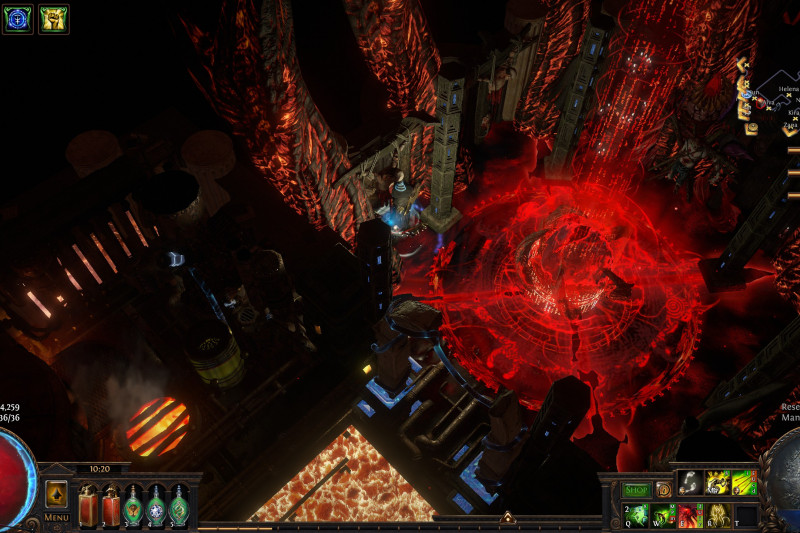This screenshot has height=533, width=800.
Task: Open the green Shop button
Action: [637, 490]
